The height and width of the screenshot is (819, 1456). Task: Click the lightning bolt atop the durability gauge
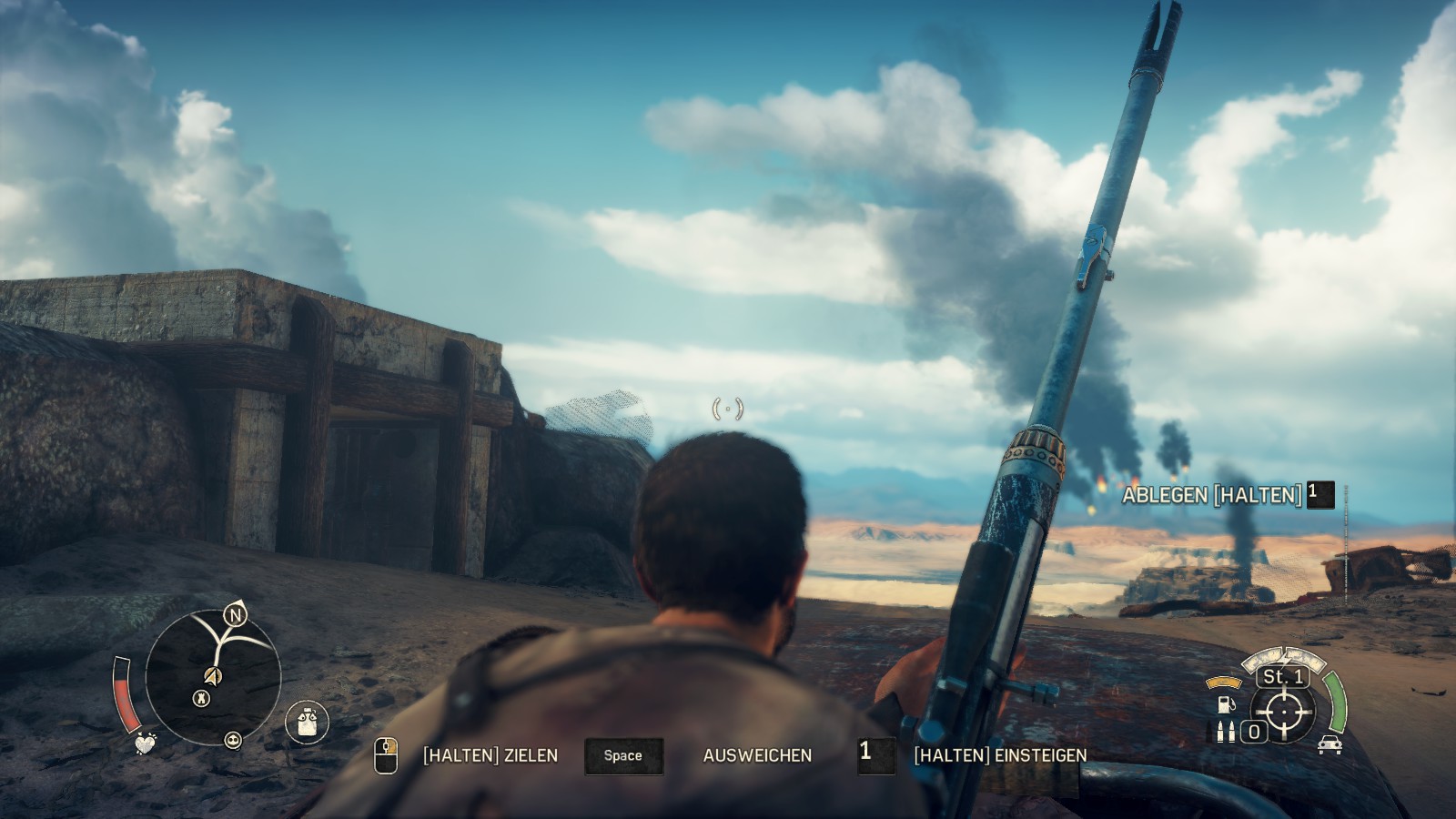[x=1283, y=659]
